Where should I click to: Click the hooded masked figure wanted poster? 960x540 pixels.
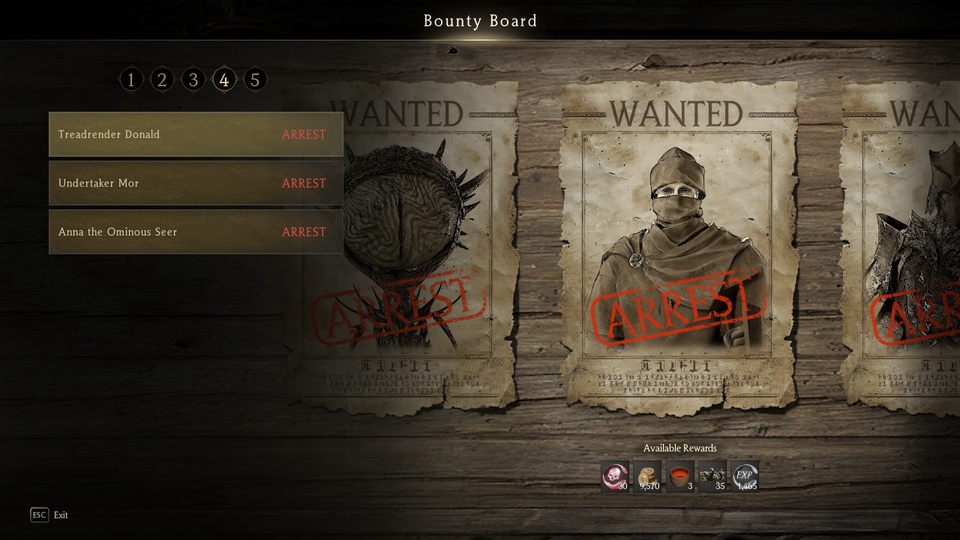pos(678,245)
